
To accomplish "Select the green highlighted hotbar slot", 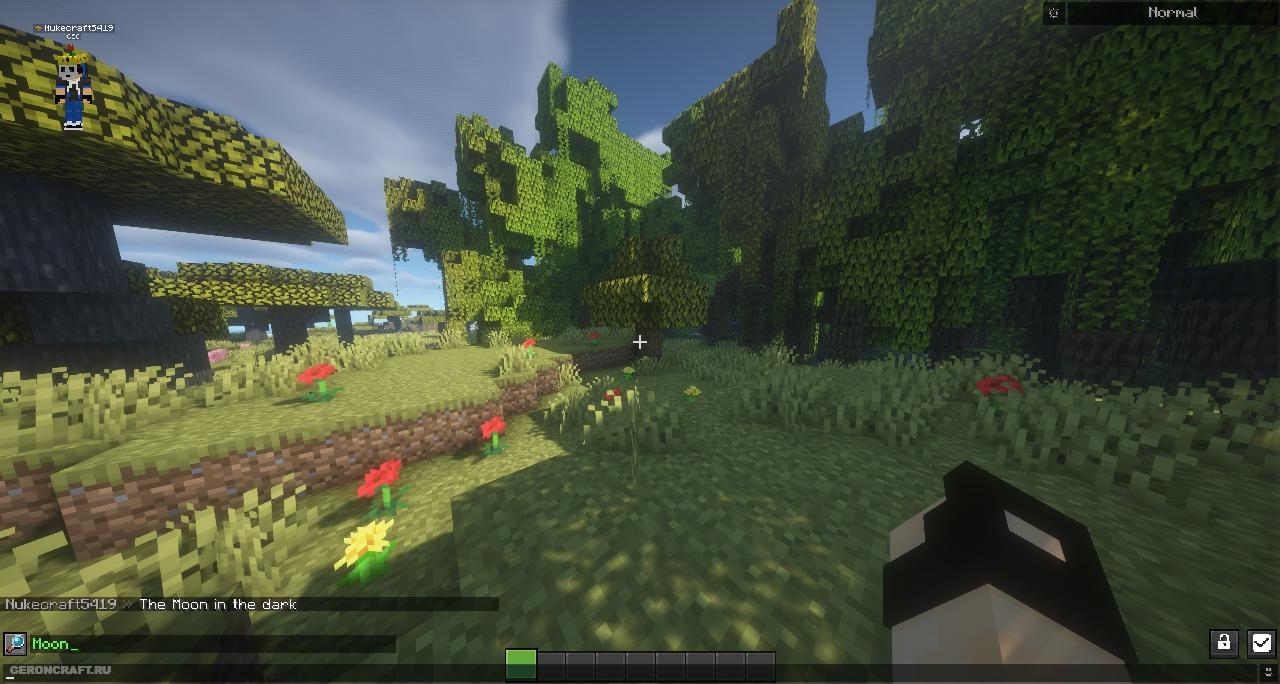I will 521,664.
